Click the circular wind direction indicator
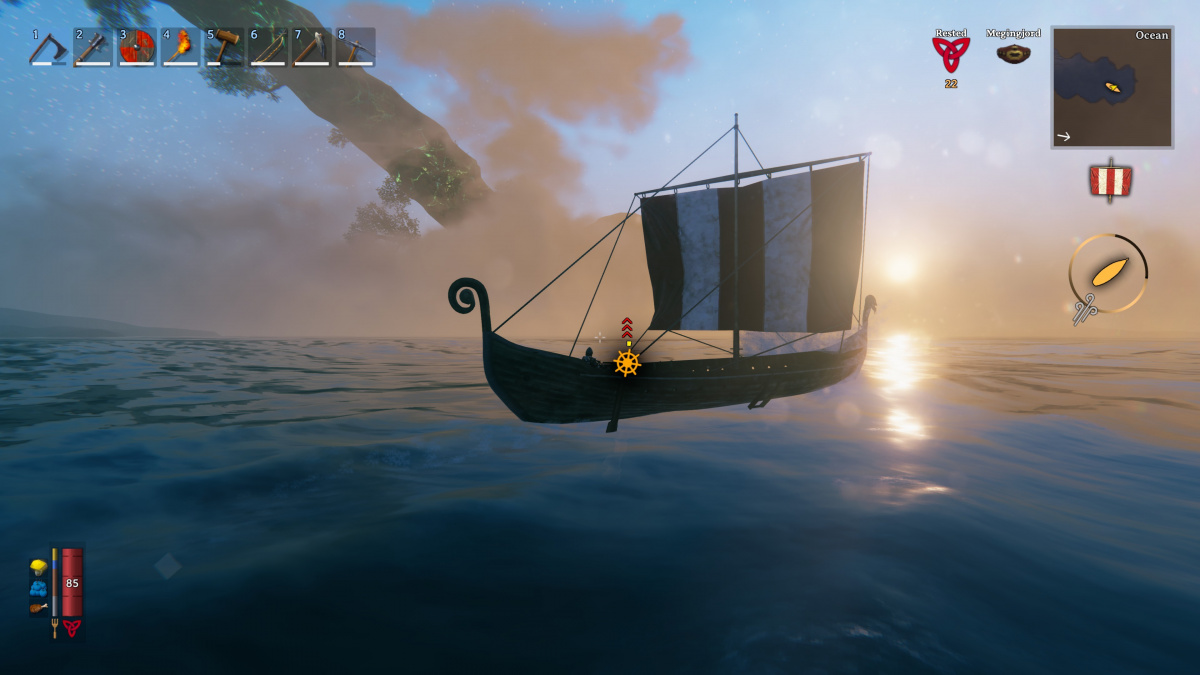The width and height of the screenshot is (1200, 675). (x=1108, y=273)
